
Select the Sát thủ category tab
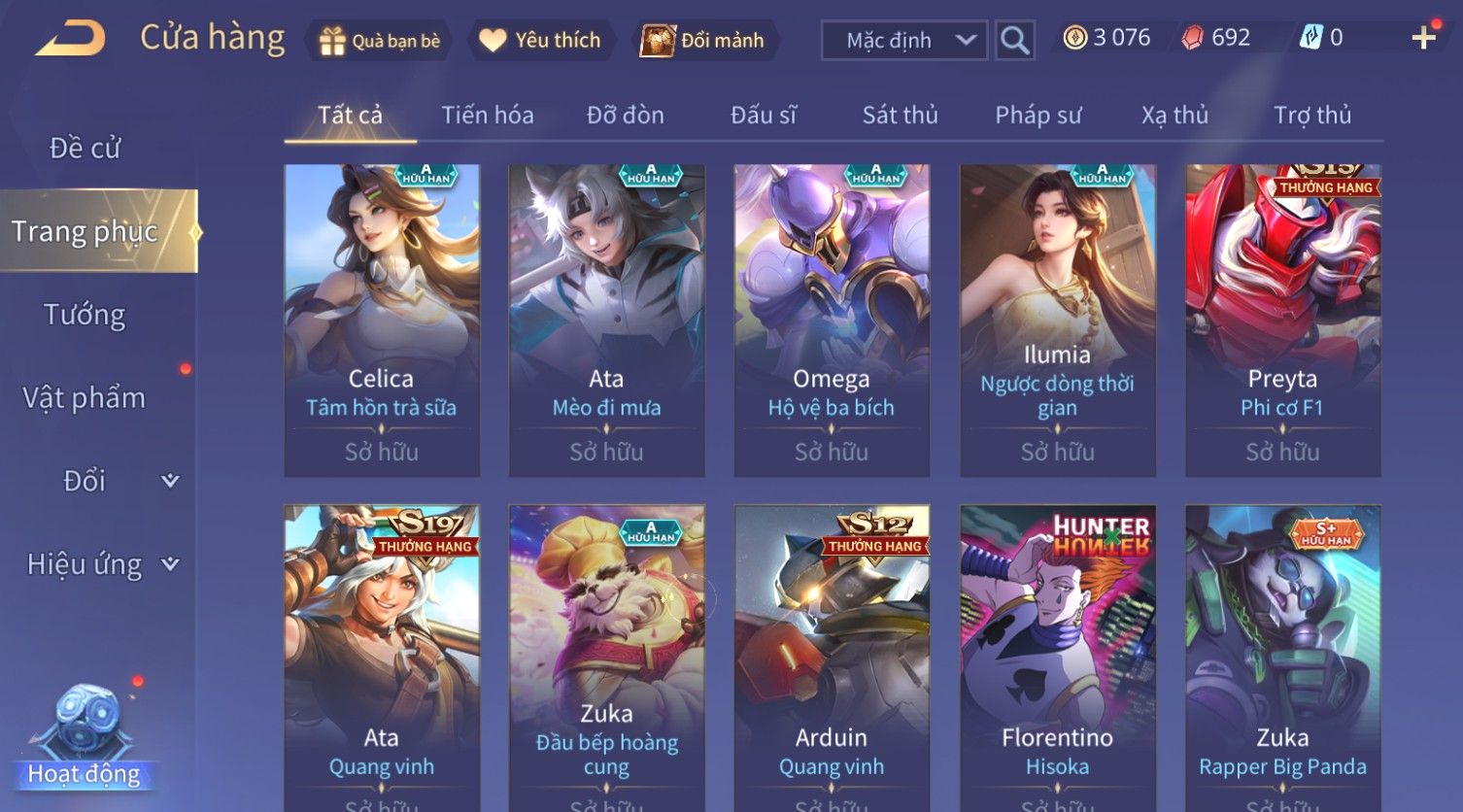900,116
